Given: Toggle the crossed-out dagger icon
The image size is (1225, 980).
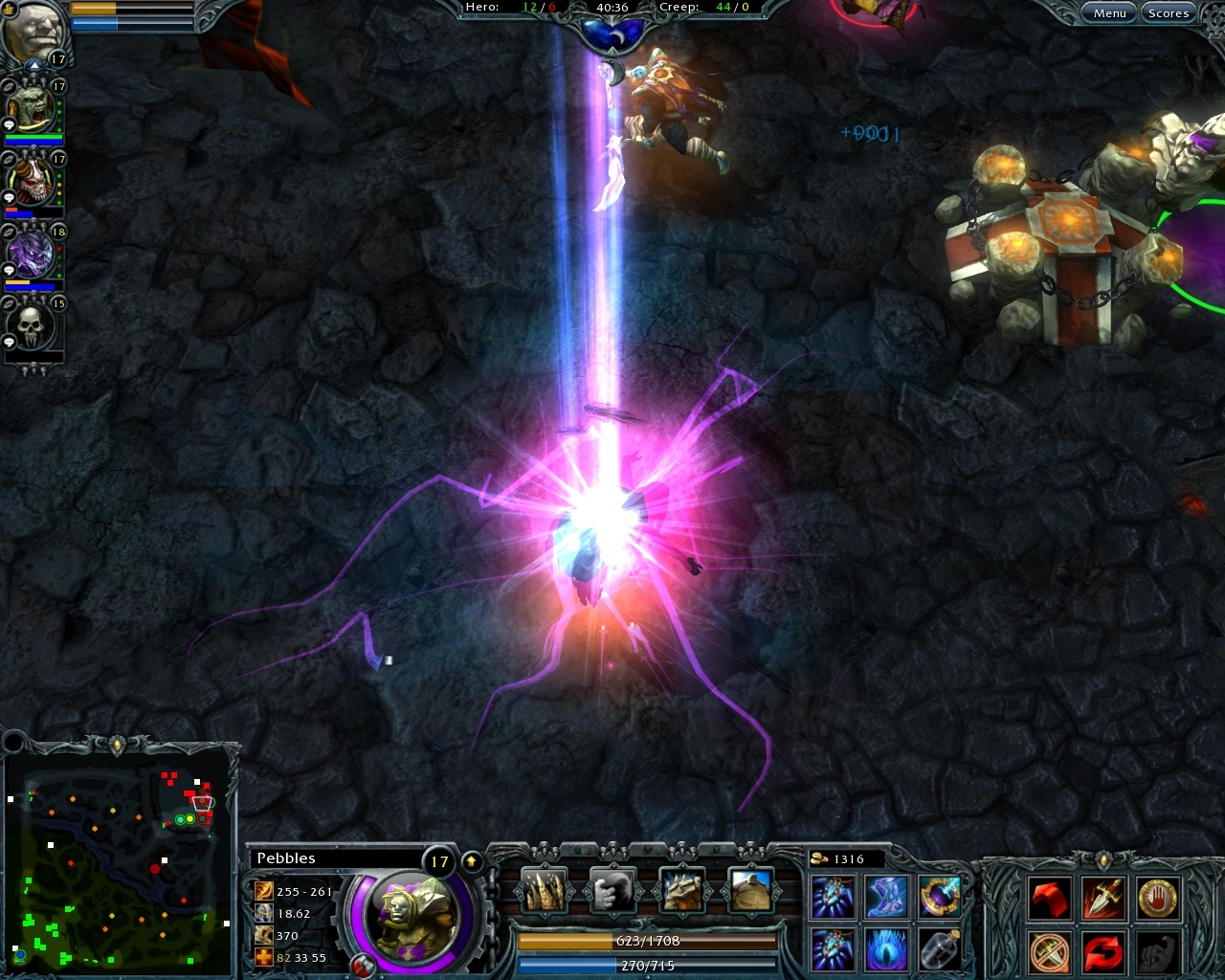Looking at the screenshot, I should pos(1050,953).
